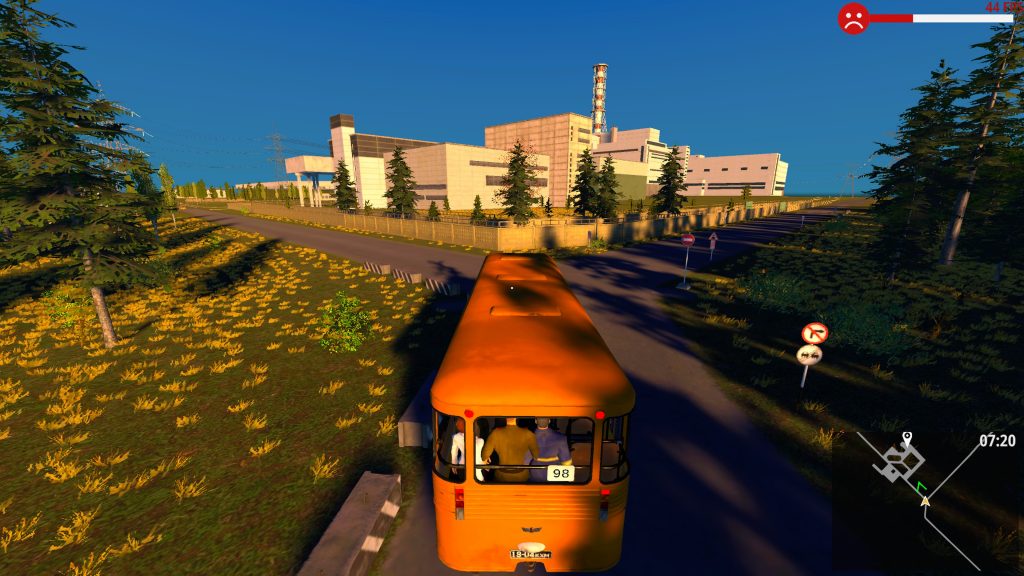
Task: Click the red sad face mood icon
Action: tap(853, 18)
